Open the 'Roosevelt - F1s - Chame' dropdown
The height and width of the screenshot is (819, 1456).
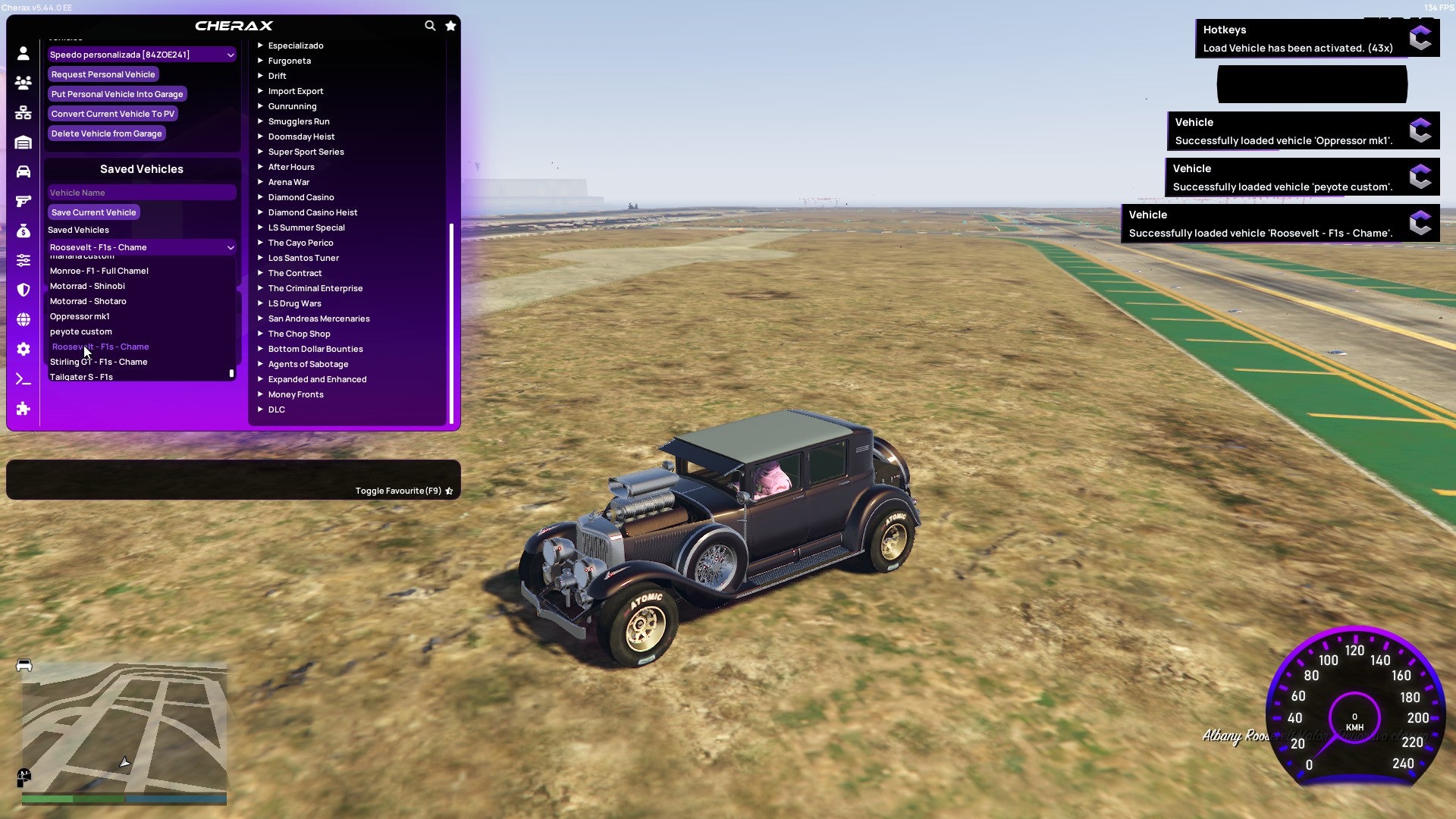point(141,247)
